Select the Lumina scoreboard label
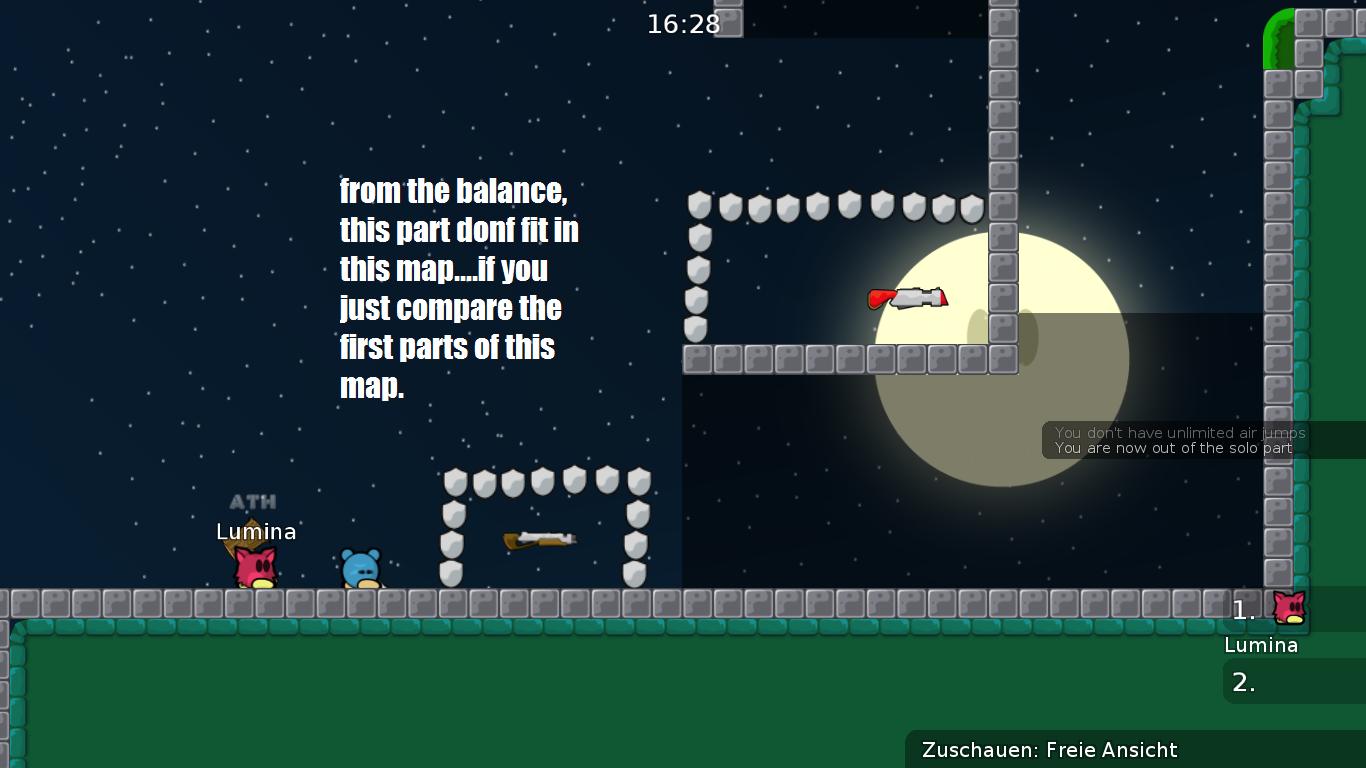 (x=1260, y=645)
